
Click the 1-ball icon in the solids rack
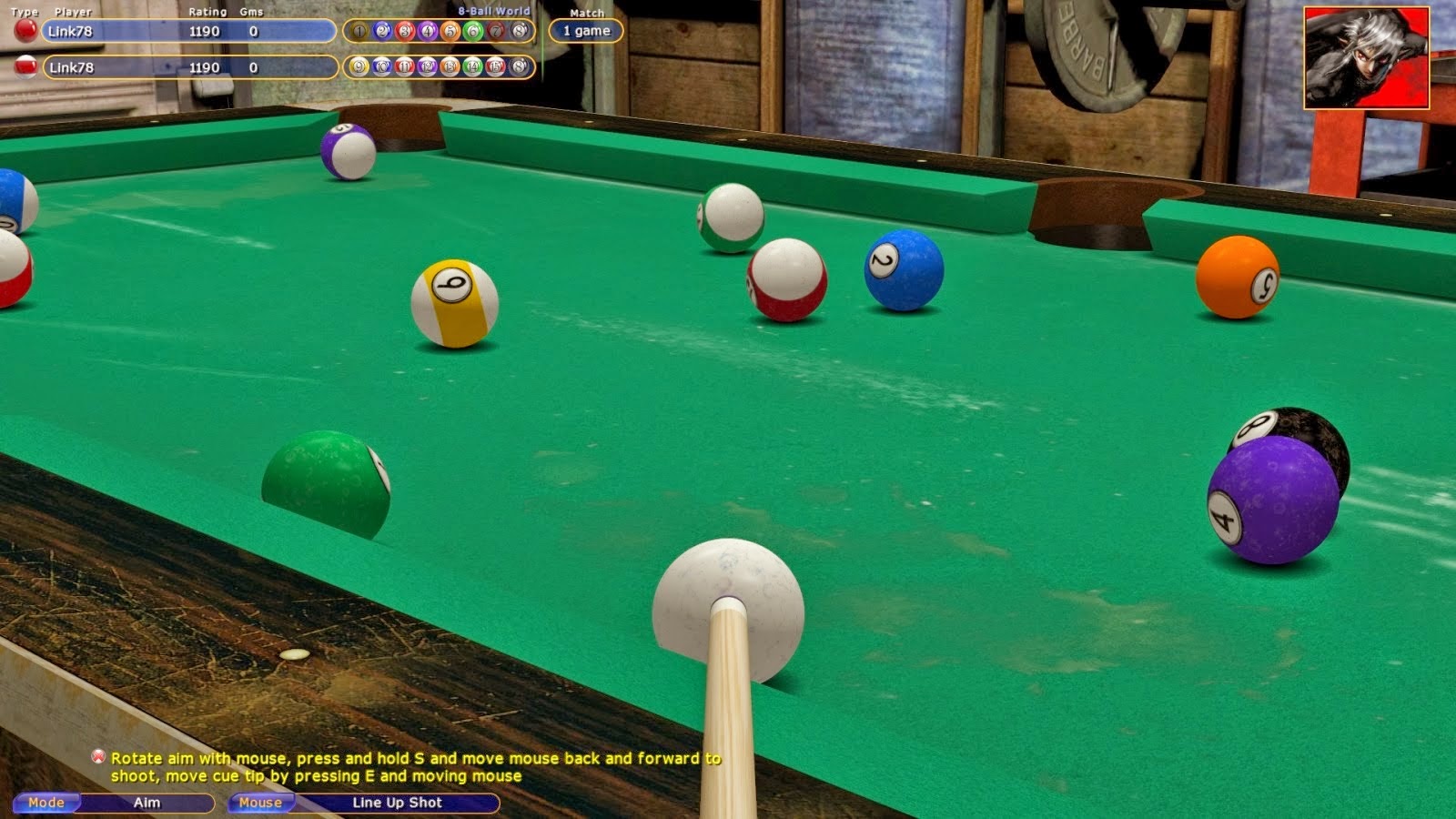359,31
